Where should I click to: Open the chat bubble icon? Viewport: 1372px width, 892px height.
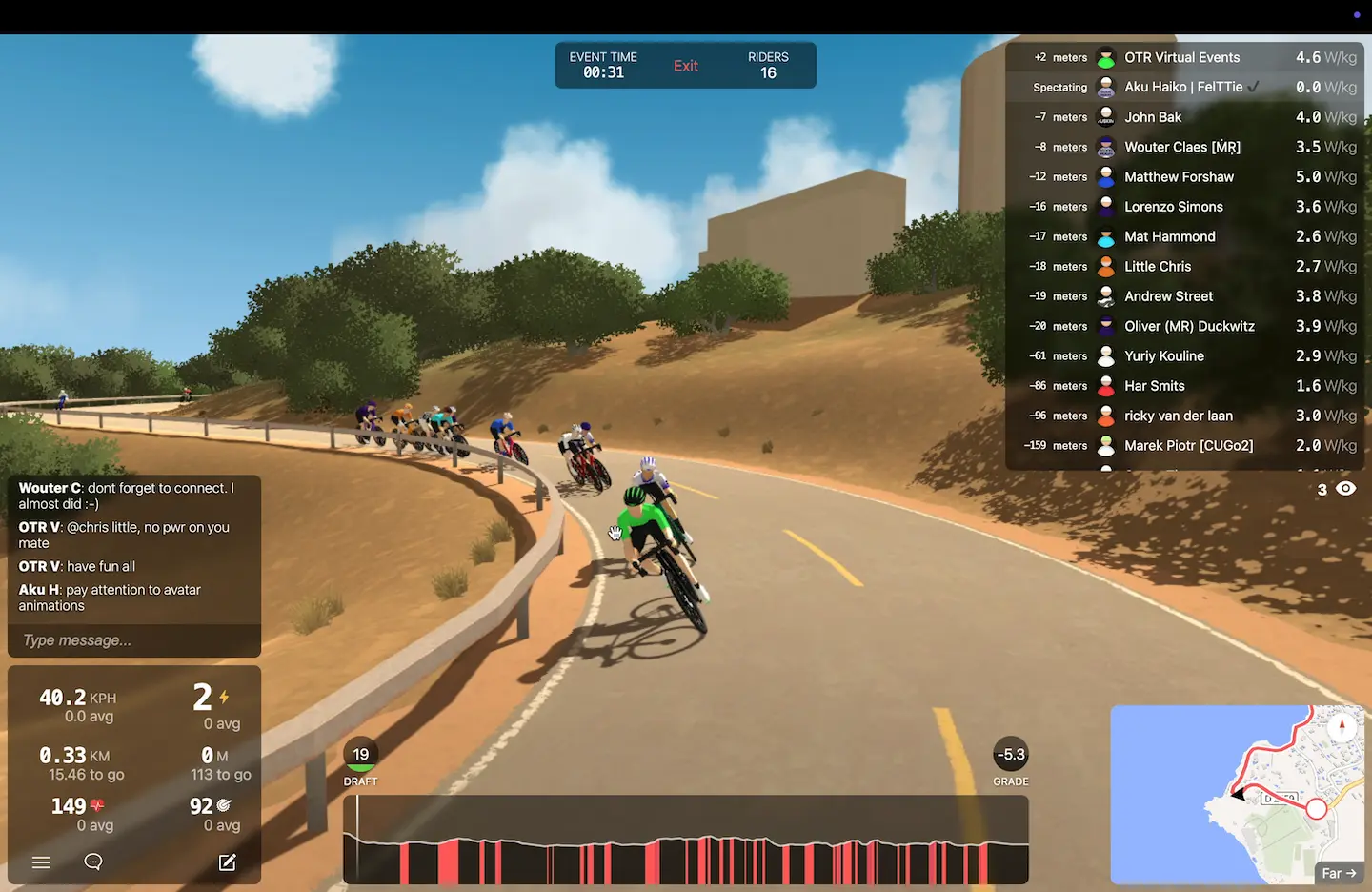coord(93,862)
